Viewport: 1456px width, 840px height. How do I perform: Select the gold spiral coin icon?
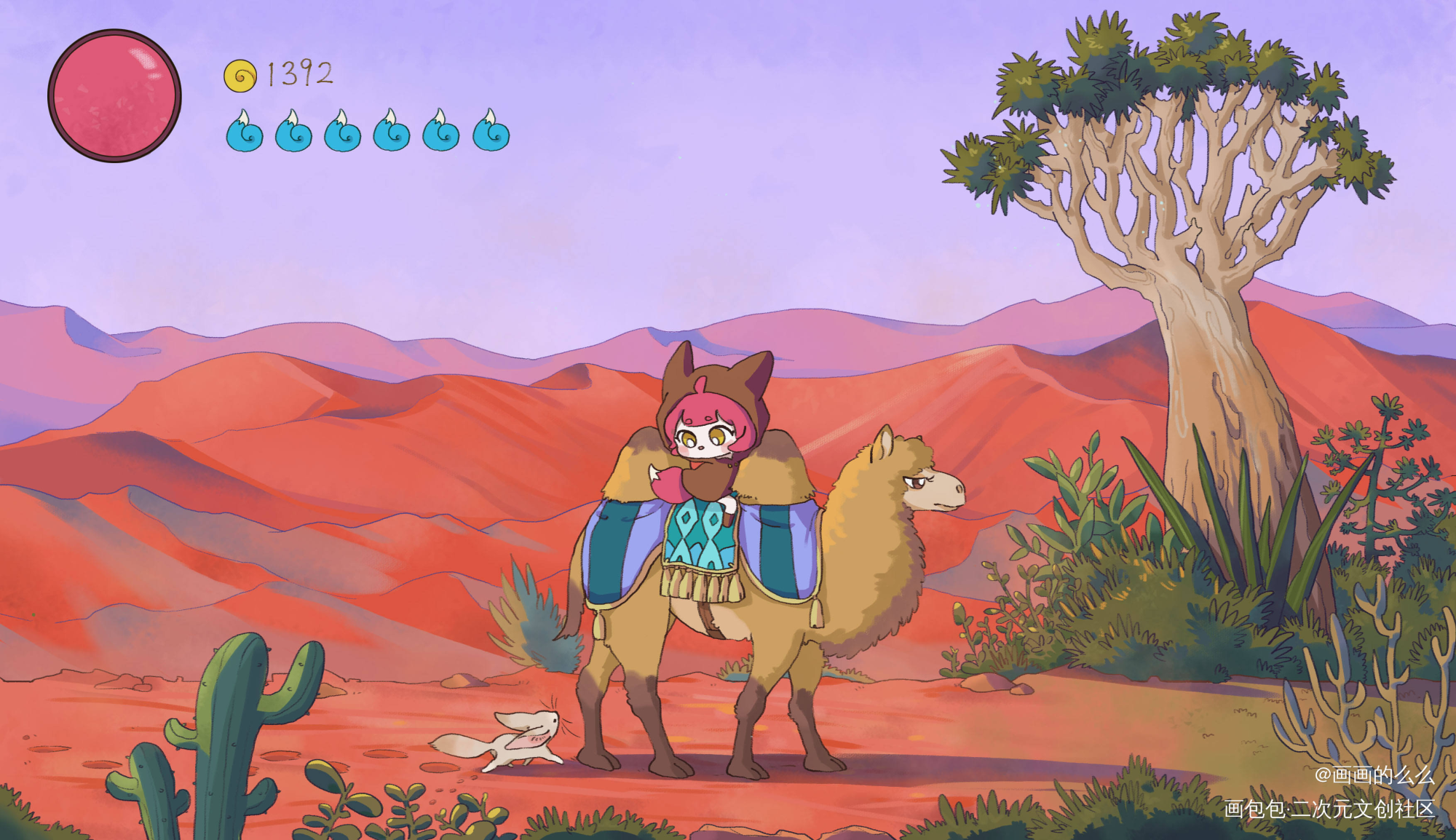click(x=240, y=76)
